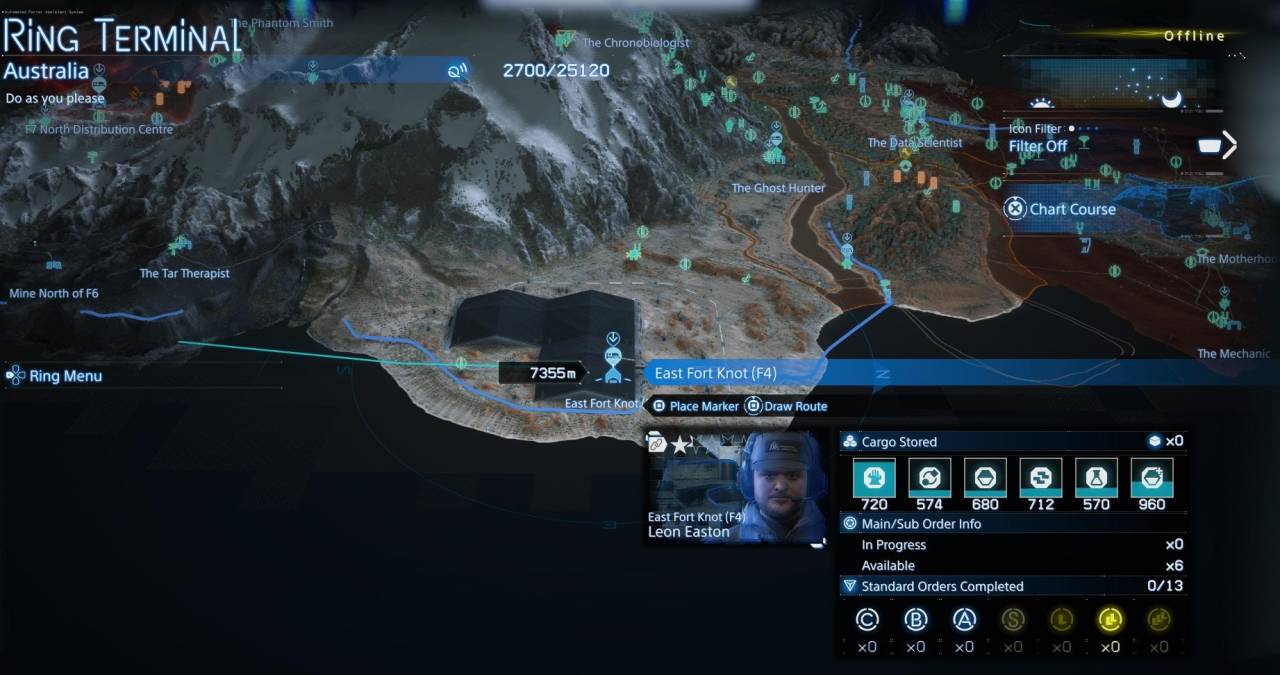Screen dimensions: 1280x675
Task: Select The Tar Therapist map location
Action: pyautogui.click(x=184, y=272)
